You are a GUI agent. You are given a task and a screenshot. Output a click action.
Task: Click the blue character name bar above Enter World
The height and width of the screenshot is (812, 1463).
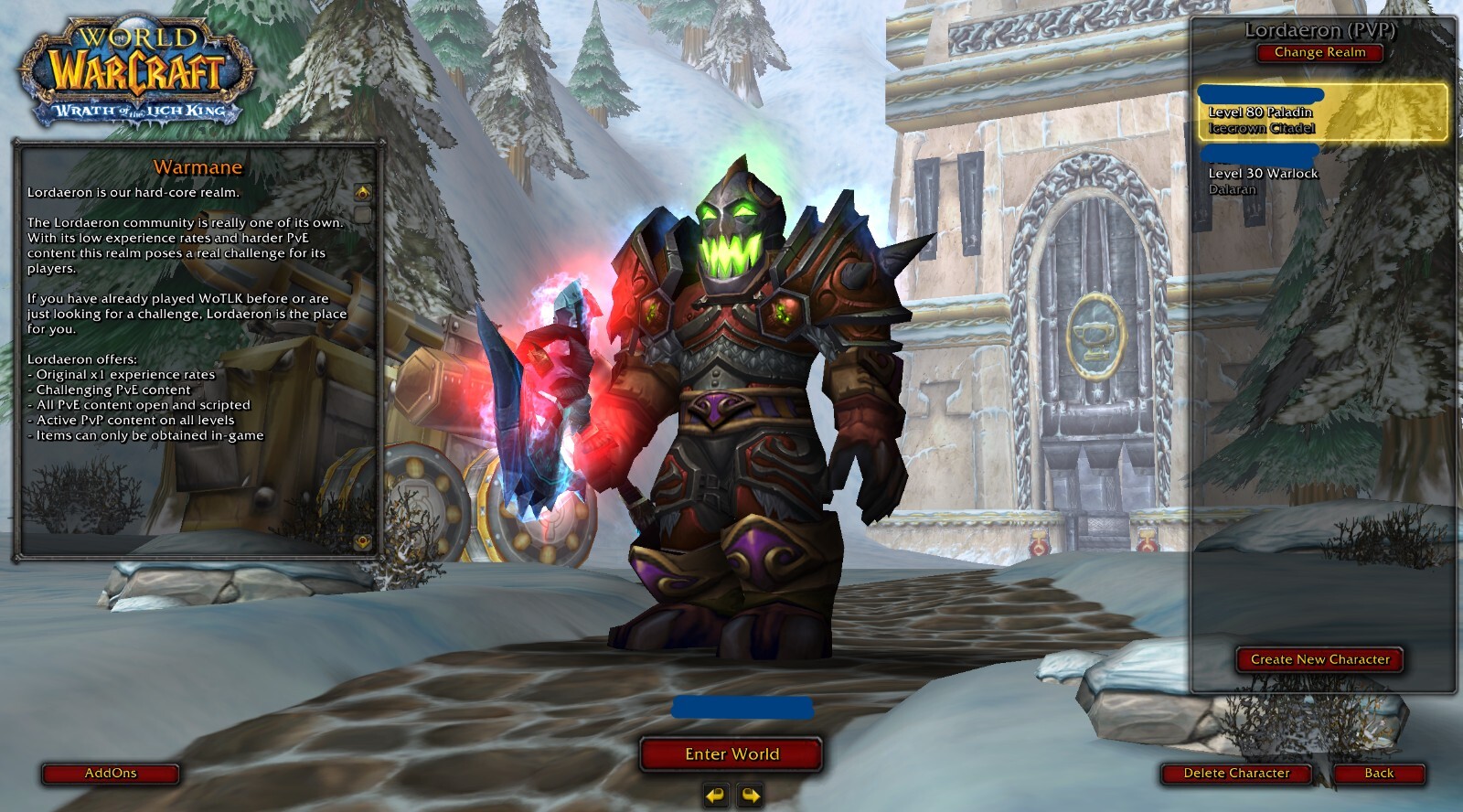742,706
